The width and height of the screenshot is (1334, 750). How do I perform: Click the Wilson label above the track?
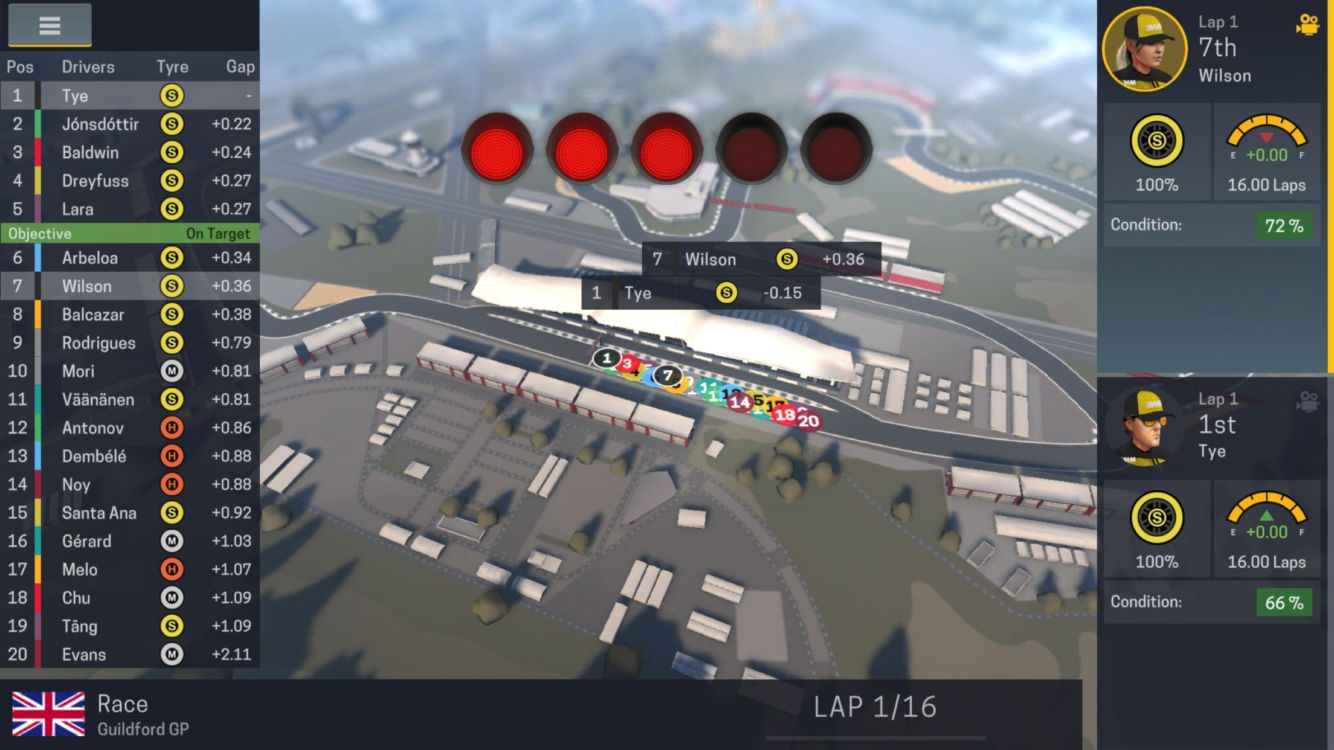click(x=761, y=260)
